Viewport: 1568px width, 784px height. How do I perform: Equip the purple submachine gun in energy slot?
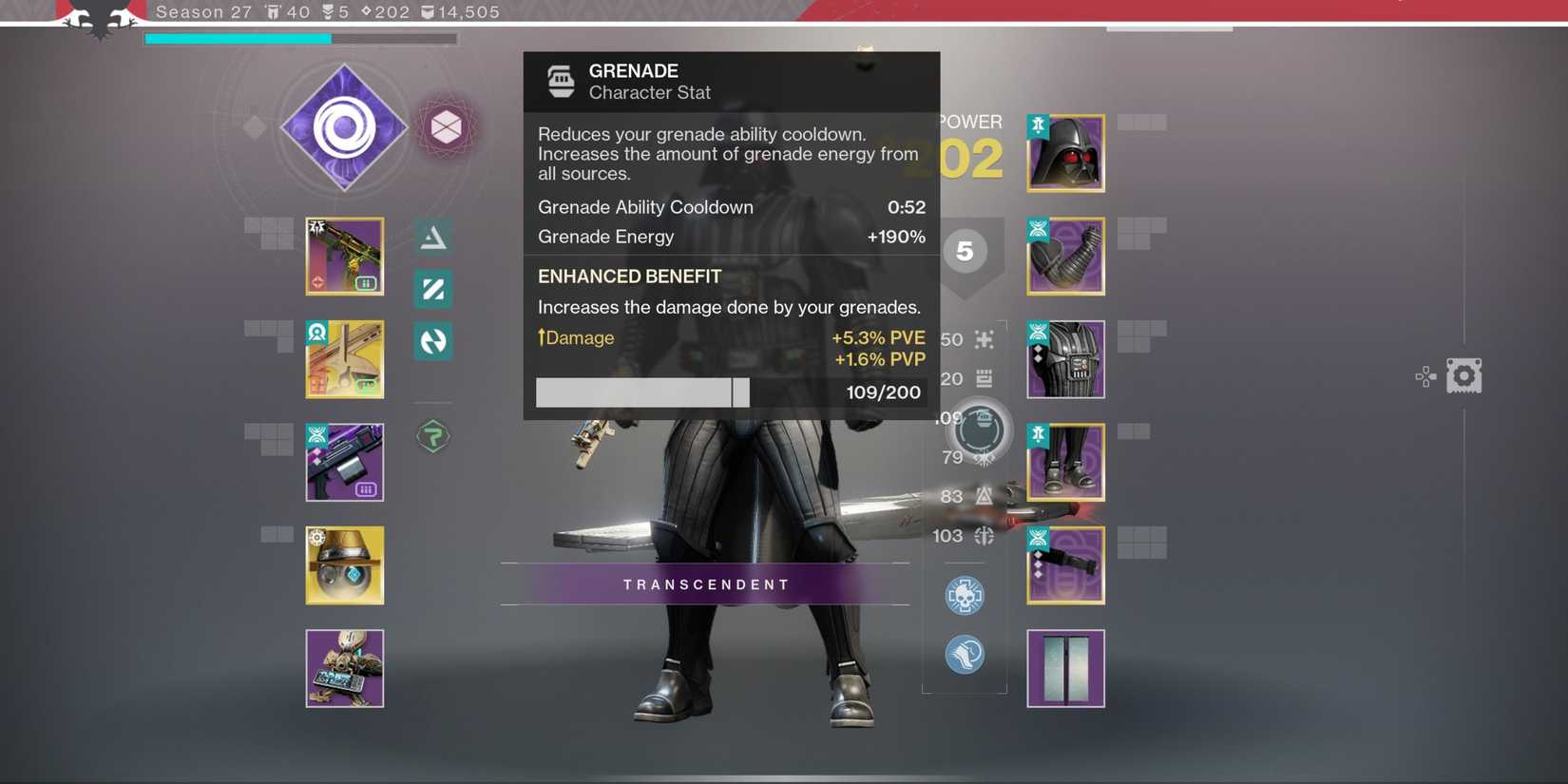point(344,462)
